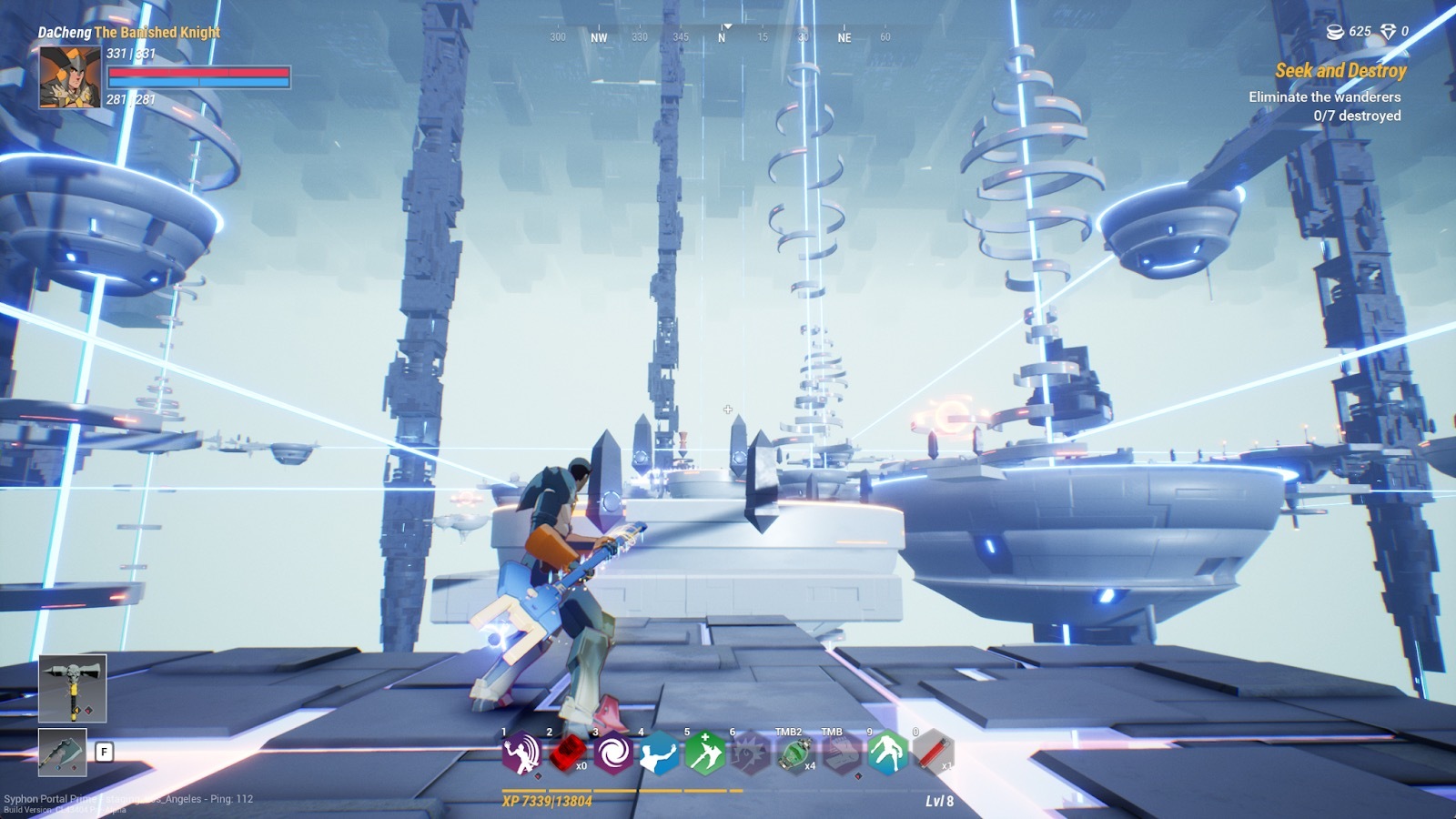The height and width of the screenshot is (819, 1456).
Task: Select the dimmed fist-burst ability in slot 6
Action: [x=750, y=753]
